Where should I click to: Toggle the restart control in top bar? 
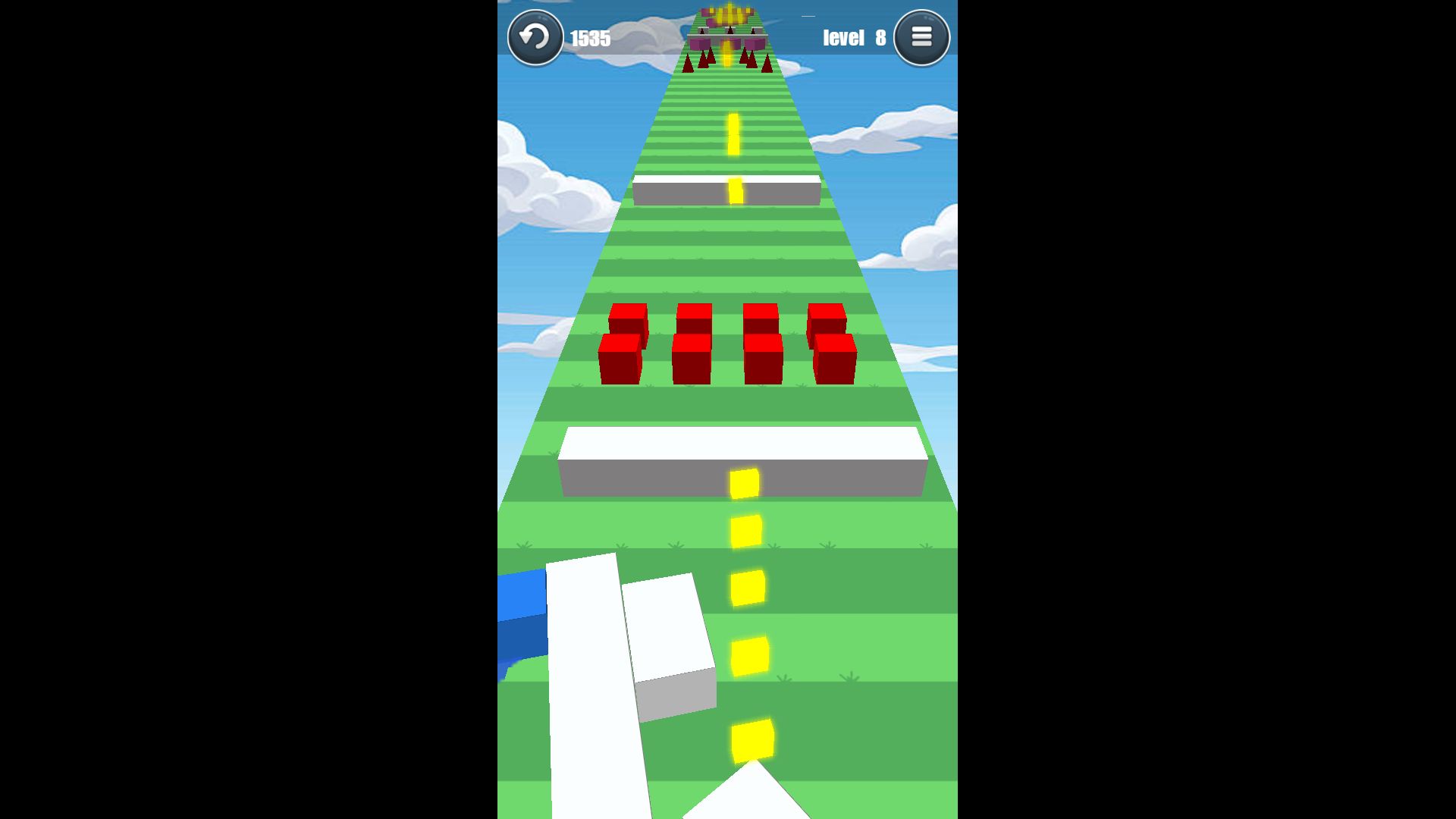tap(535, 36)
